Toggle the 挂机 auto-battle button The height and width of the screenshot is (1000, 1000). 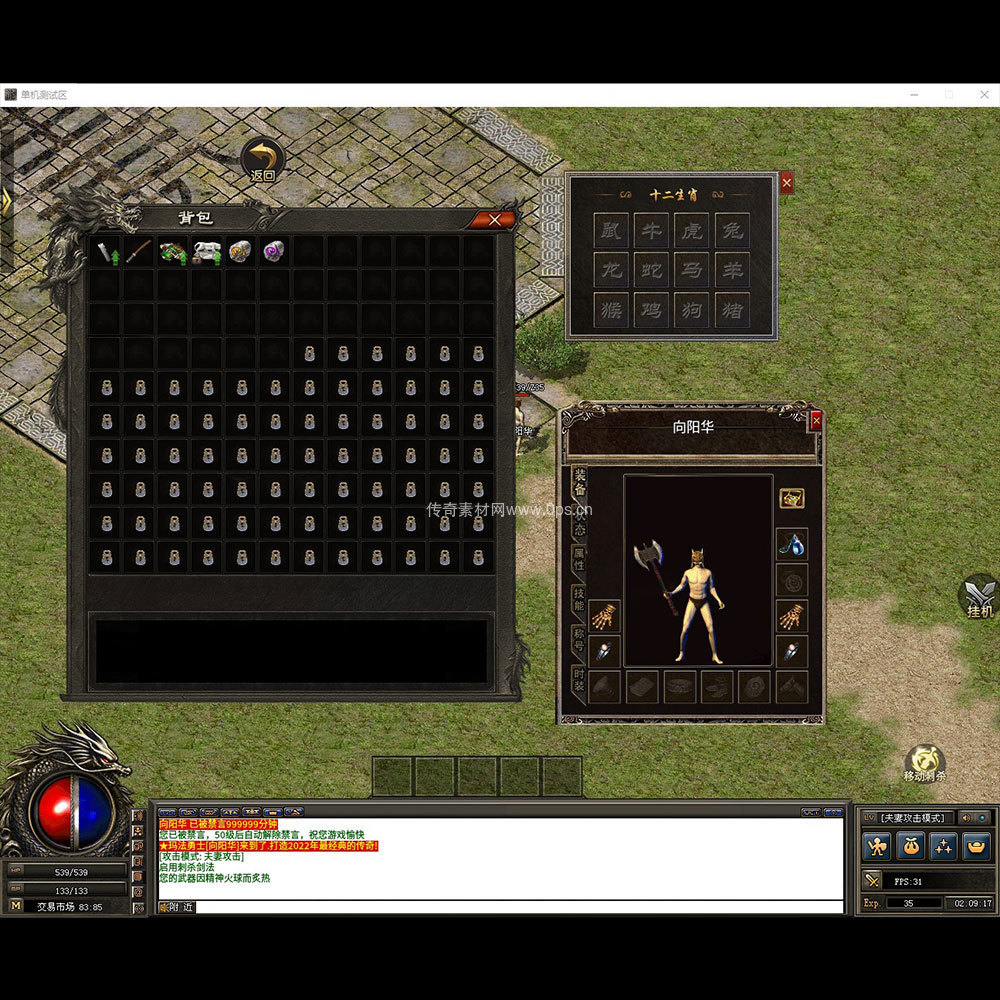pos(979,596)
